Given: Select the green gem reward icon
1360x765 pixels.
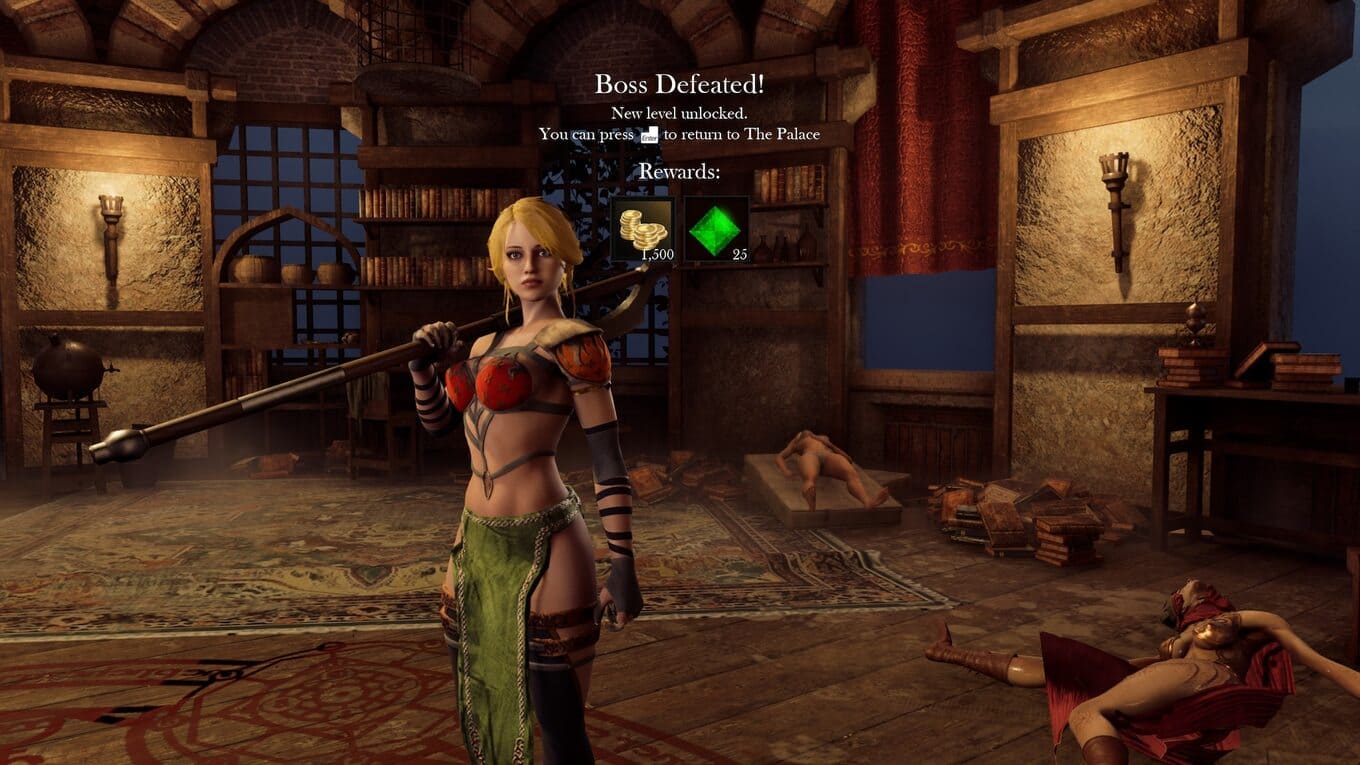Looking at the screenshot, I should [716, 229].
